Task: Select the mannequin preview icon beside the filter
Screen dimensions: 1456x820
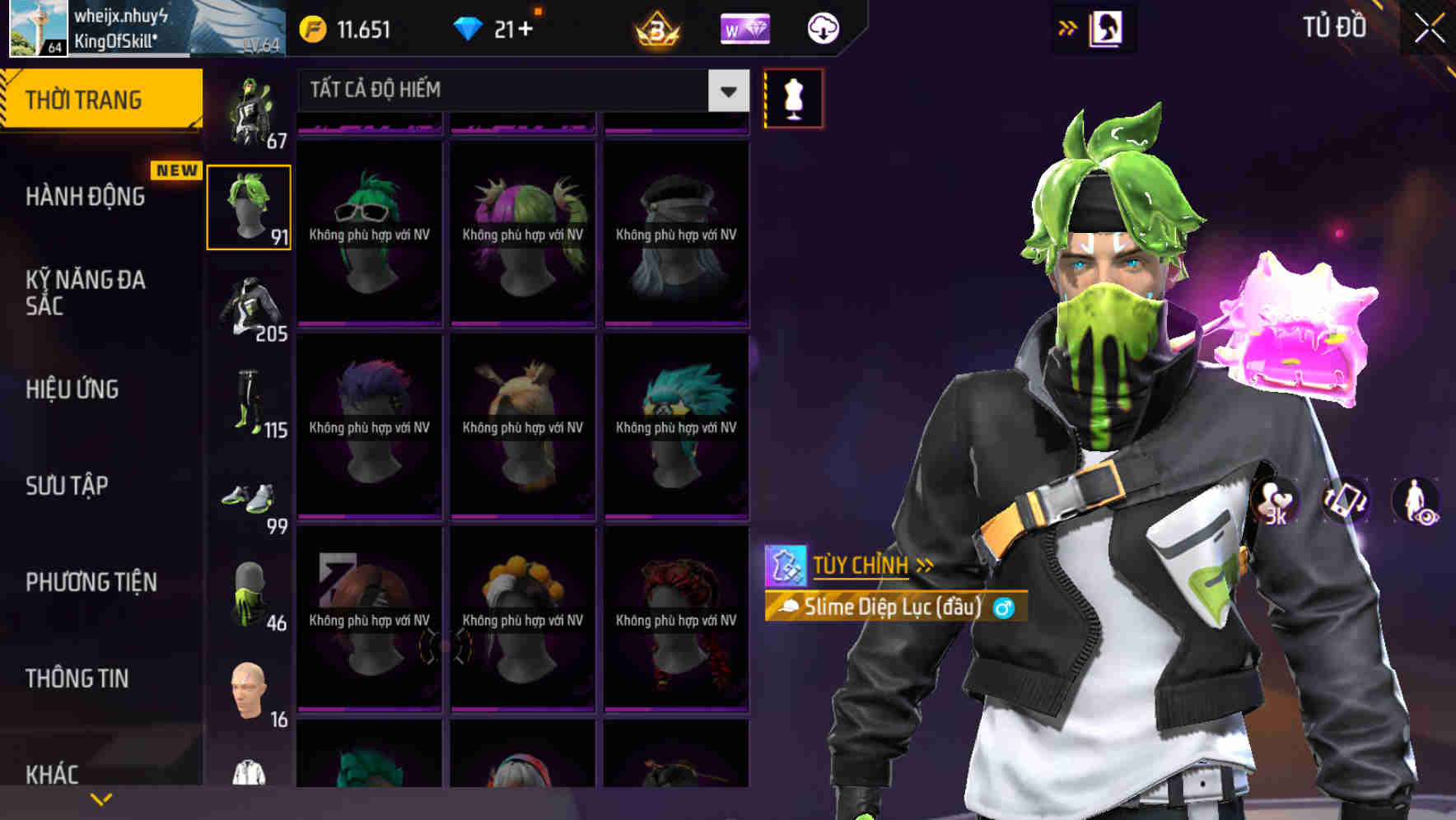Action: pyautogui.click(x=793, y=97)
